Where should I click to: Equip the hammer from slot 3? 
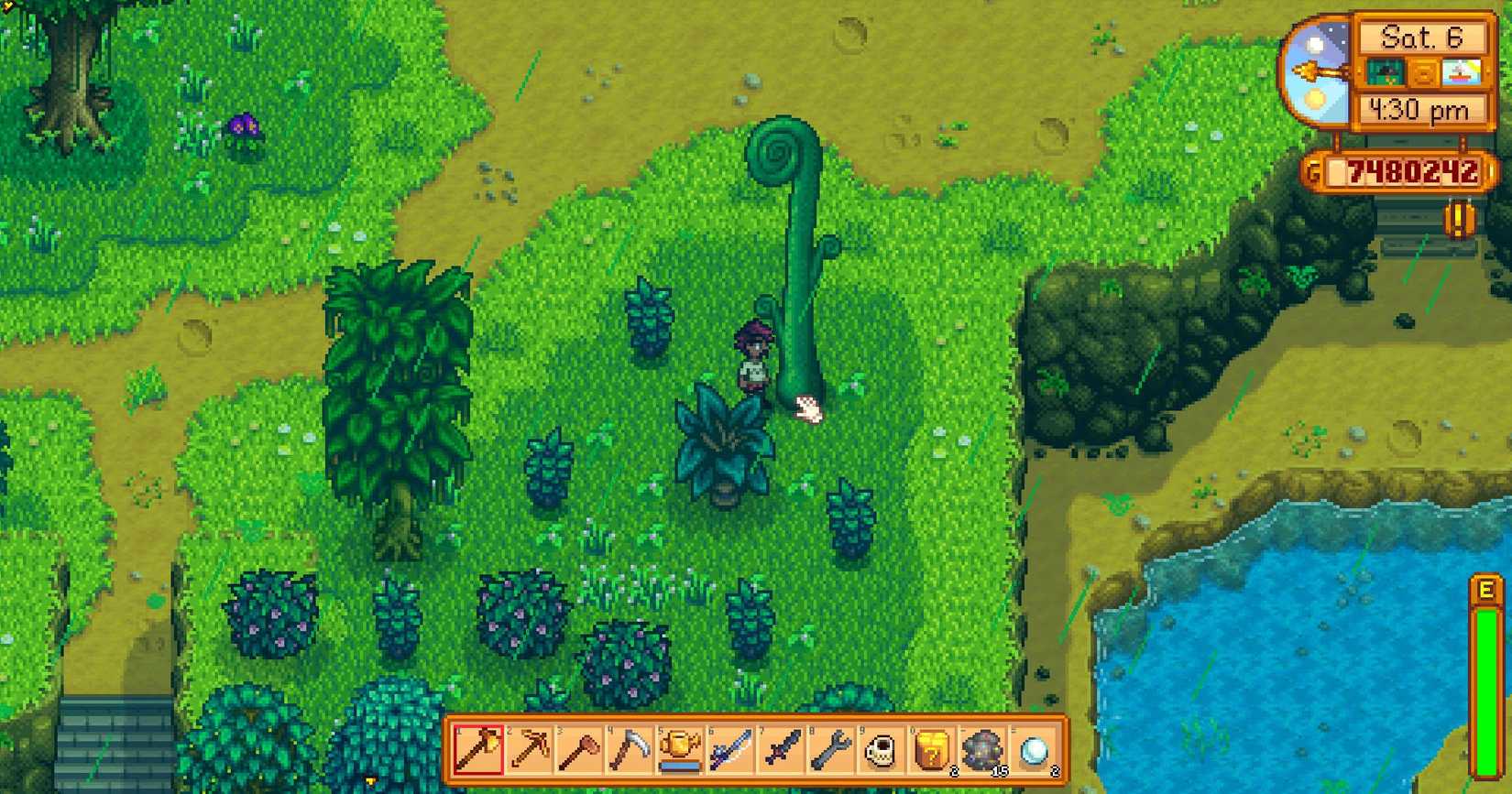tap(577, 753)
